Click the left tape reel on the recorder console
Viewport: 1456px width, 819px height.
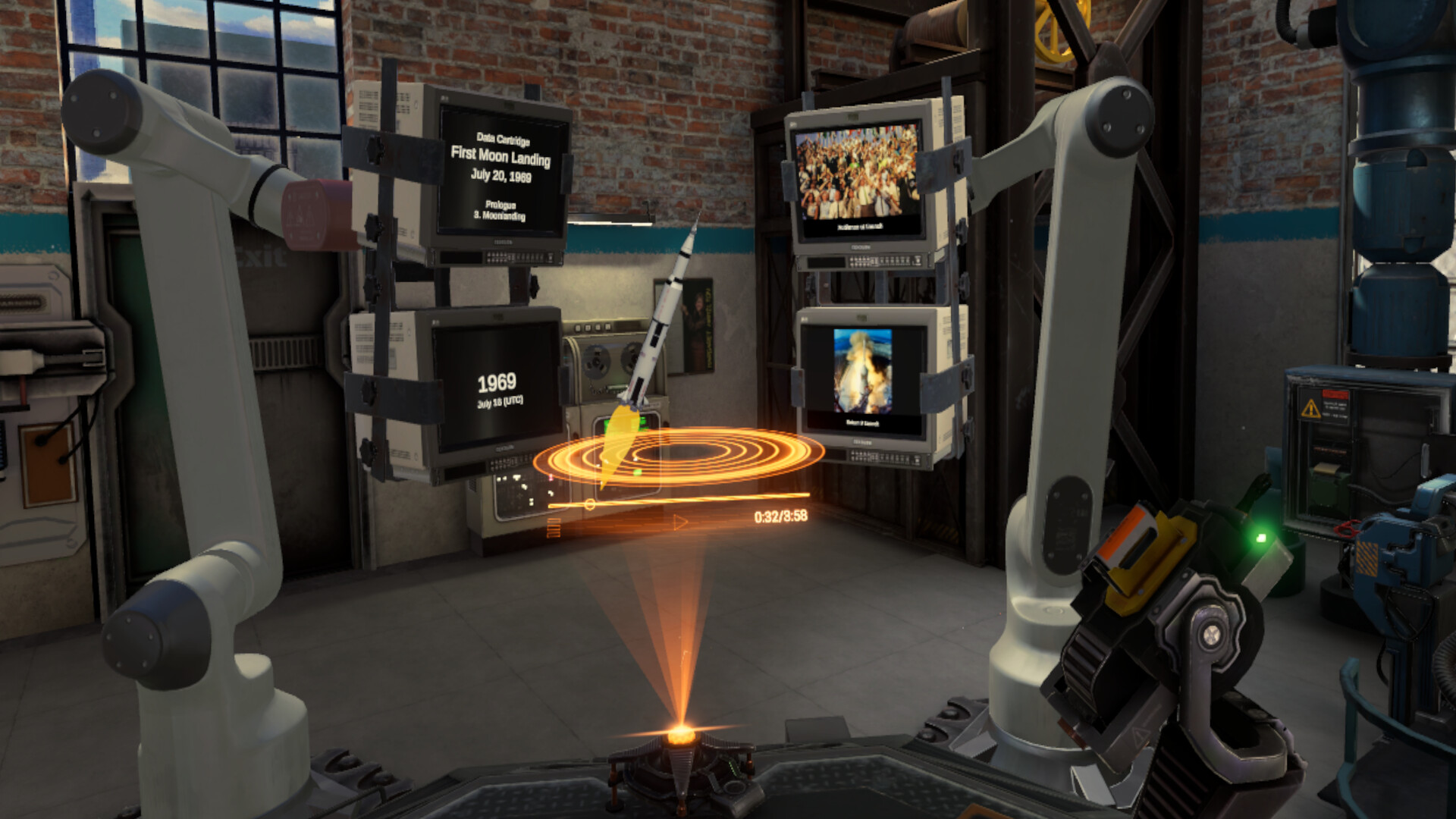coord(596,361)
